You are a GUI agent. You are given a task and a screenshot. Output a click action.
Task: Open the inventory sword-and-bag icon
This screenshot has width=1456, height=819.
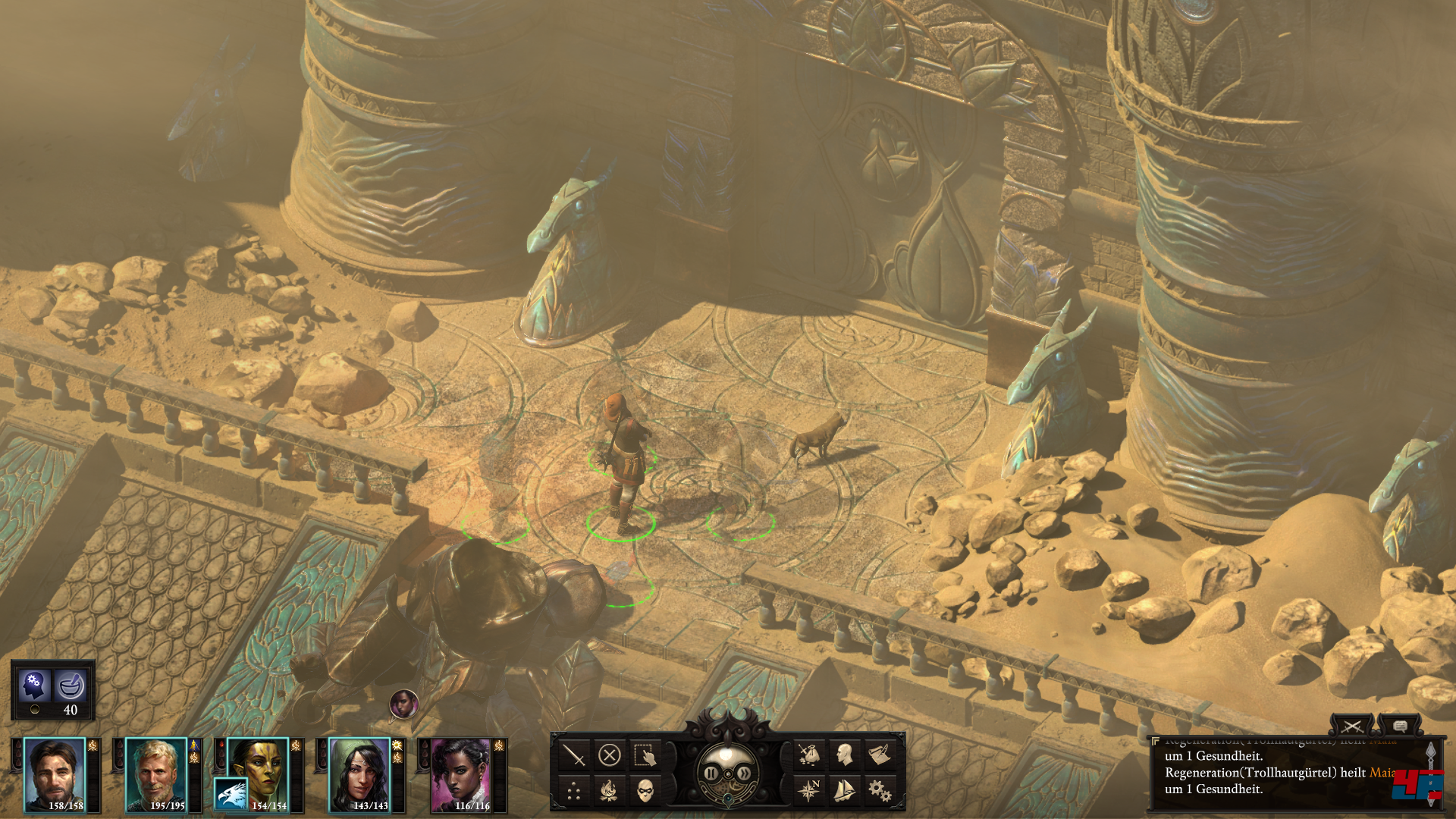click(808, 755)
